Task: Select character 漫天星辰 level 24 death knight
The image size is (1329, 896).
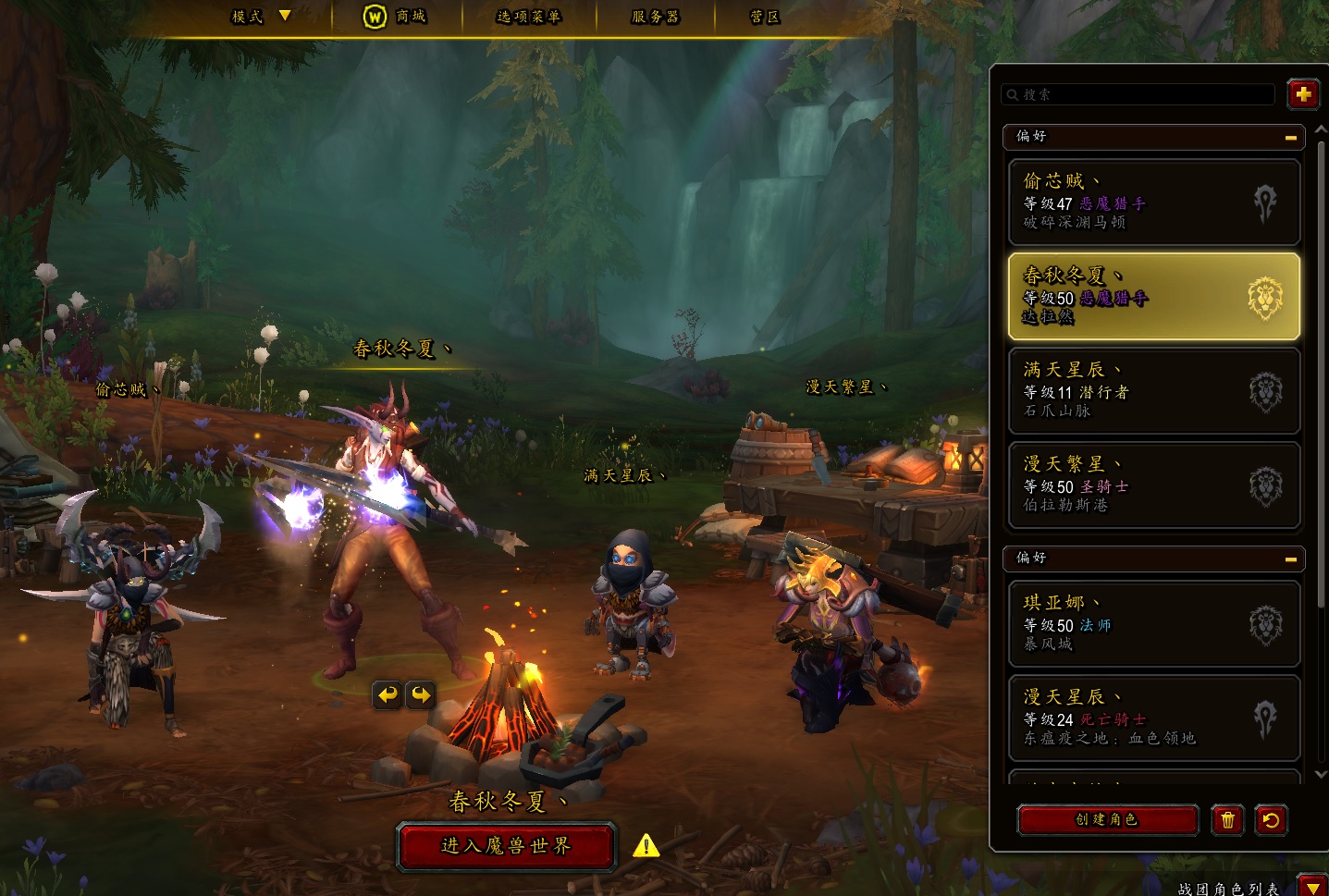Action: pos(1153,718)
